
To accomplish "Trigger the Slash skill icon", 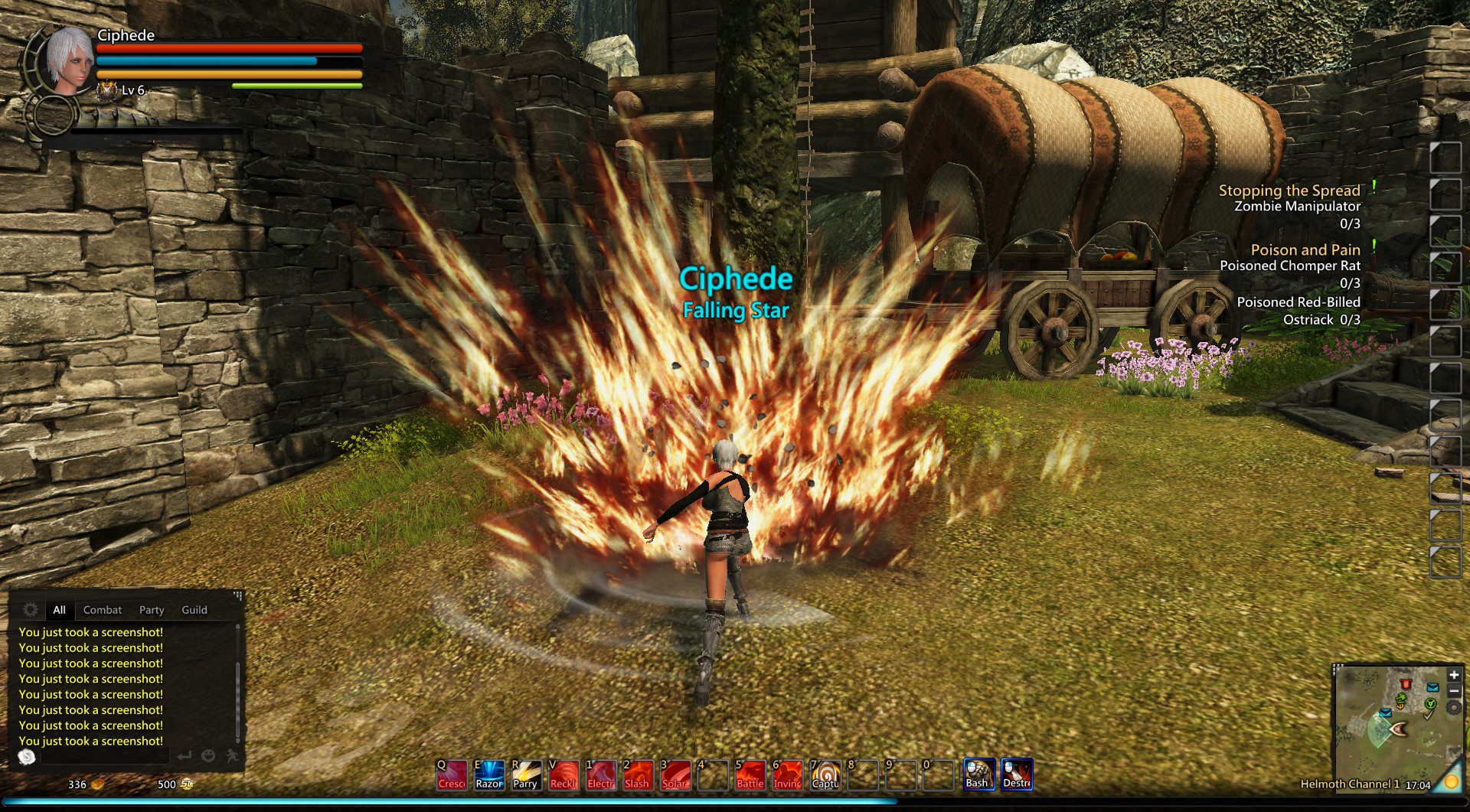I will point(638,774).
